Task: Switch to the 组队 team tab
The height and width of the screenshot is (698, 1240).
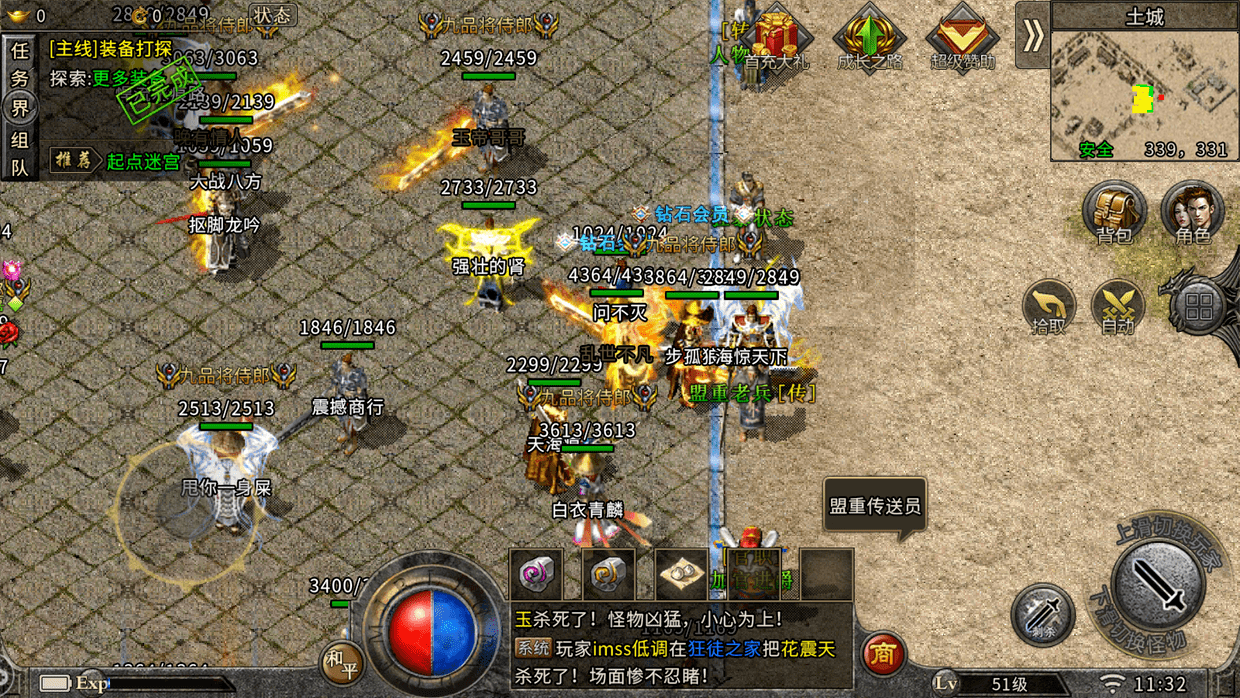Action: (x=19, y=154)
